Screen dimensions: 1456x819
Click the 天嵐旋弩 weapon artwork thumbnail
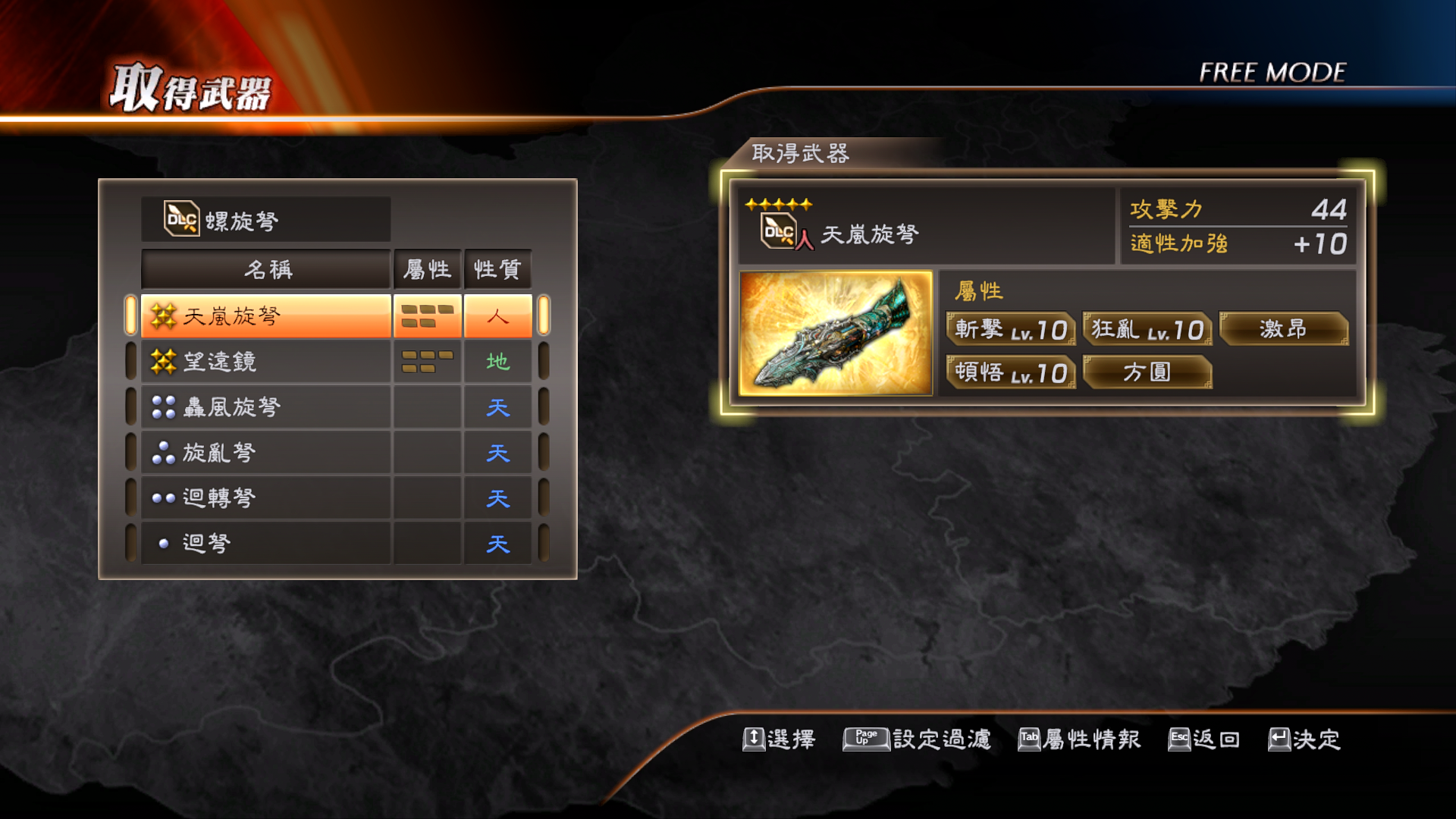(x=836, y=333)
